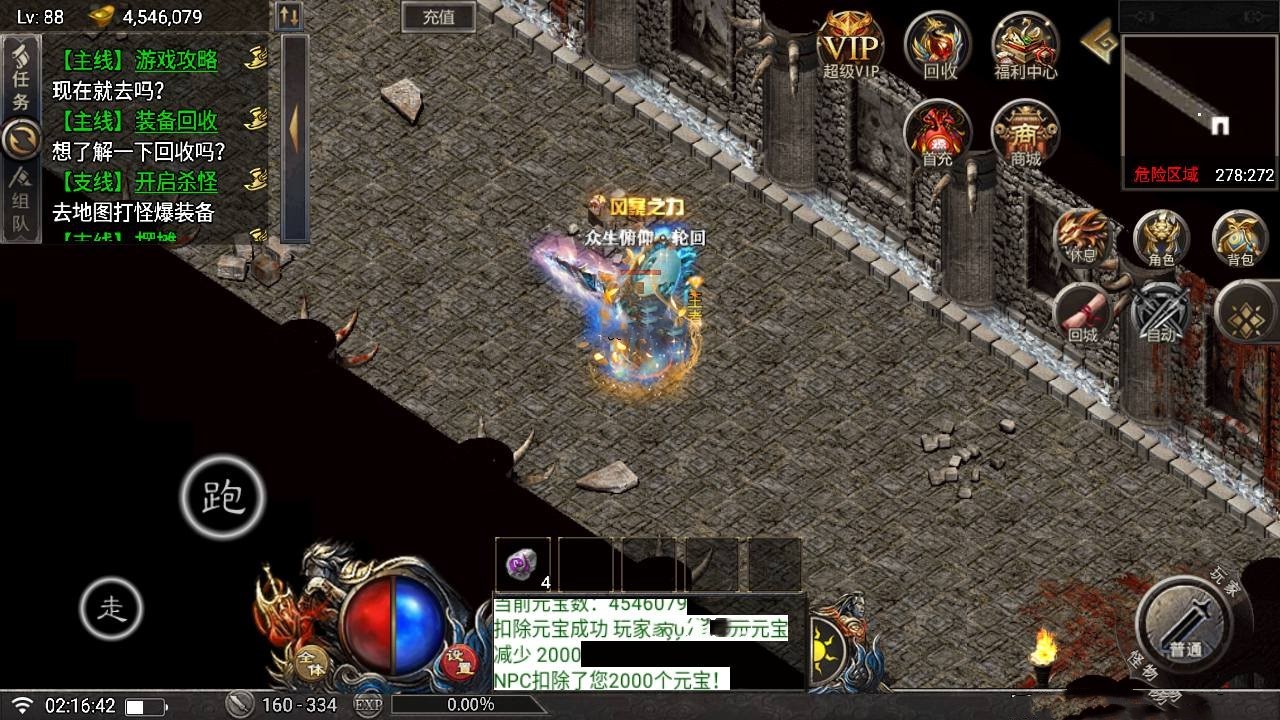Switch to the 组队 team tab
1280x720 pixels.
(x=21, y=206)
